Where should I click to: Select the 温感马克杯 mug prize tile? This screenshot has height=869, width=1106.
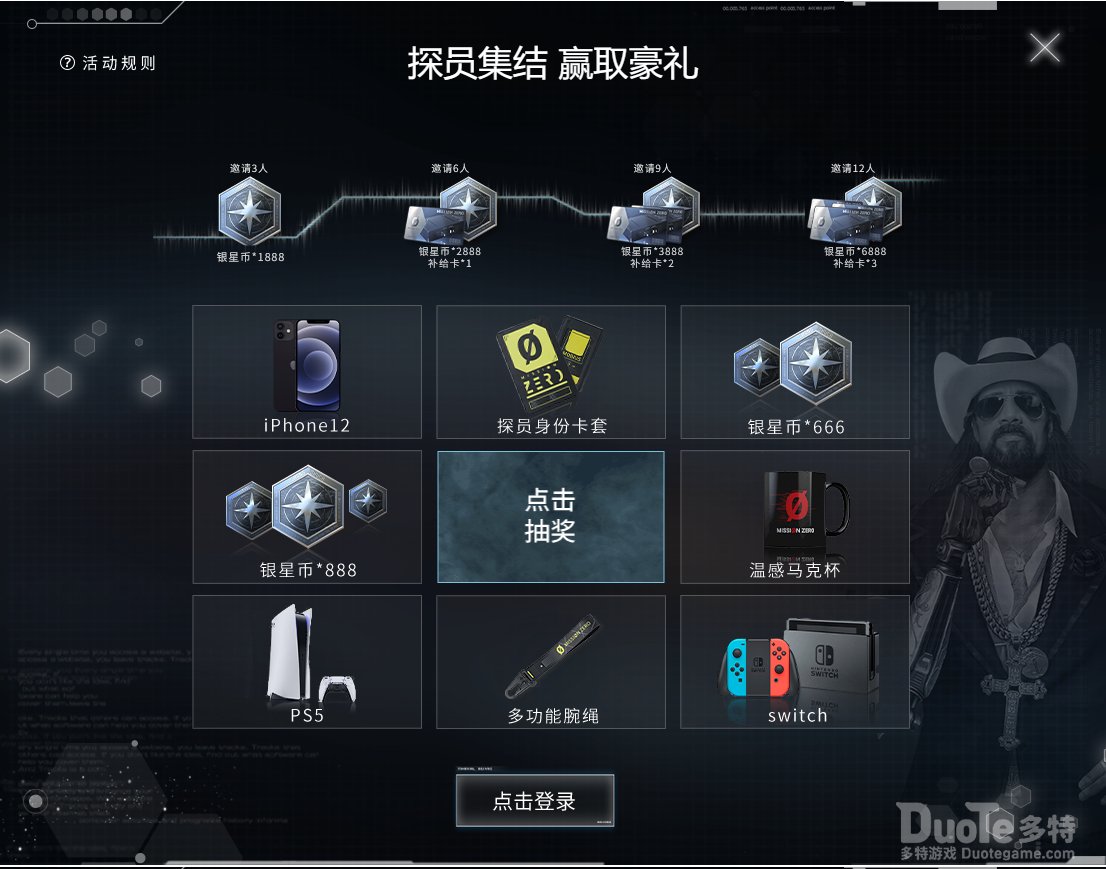(x=795, y=517)
